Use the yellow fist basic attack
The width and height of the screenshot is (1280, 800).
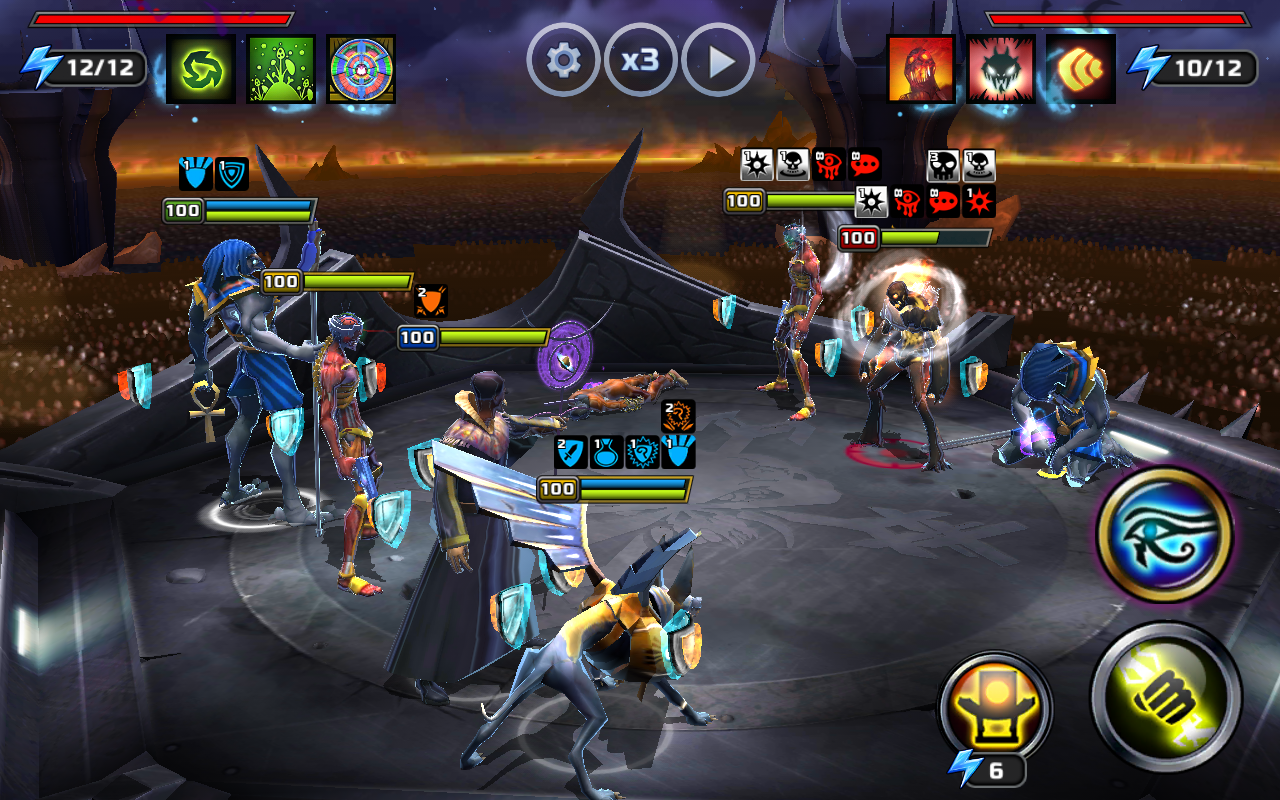click(x=1166, y=695)
